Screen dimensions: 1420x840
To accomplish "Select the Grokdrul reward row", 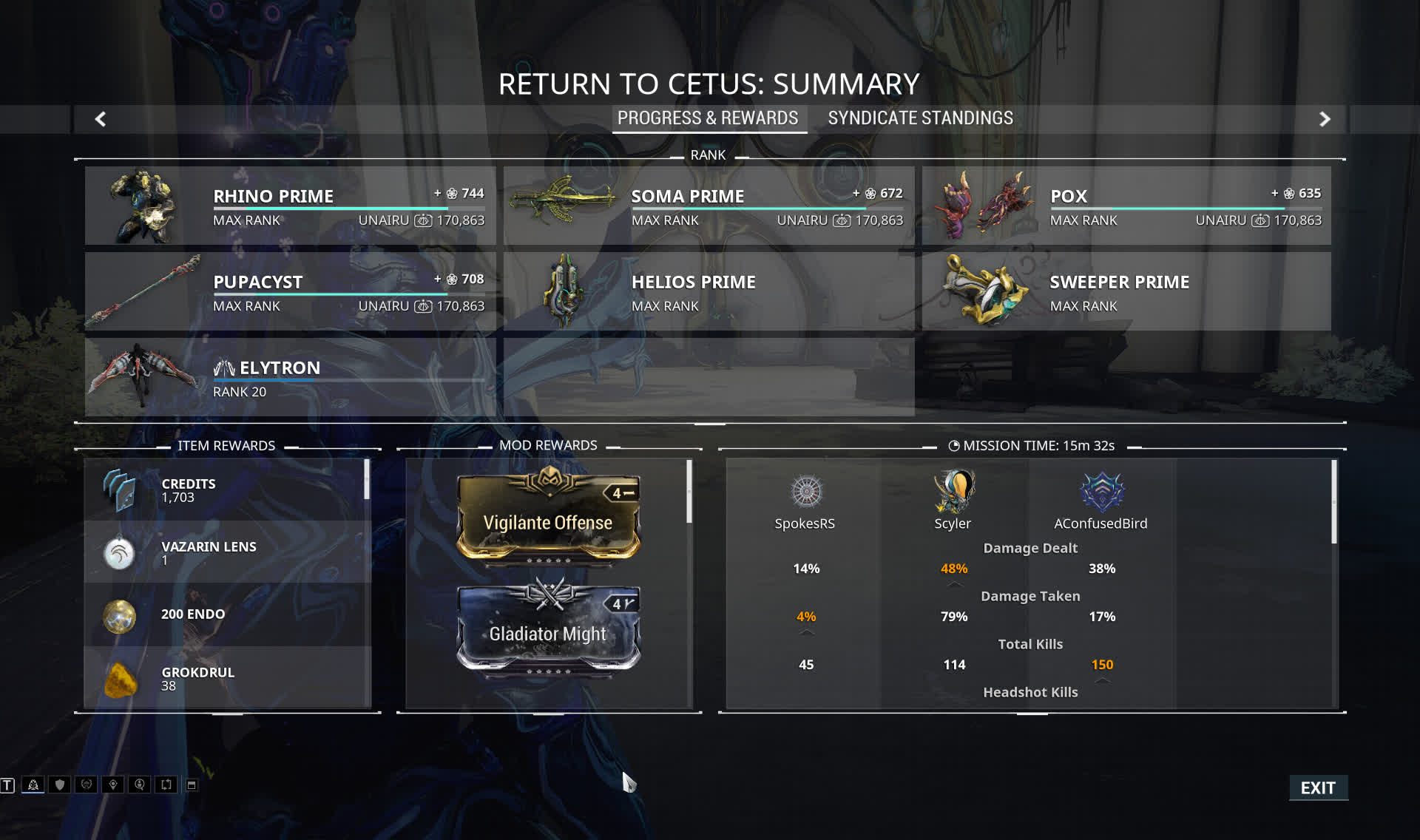I will (x=227, y=678).
